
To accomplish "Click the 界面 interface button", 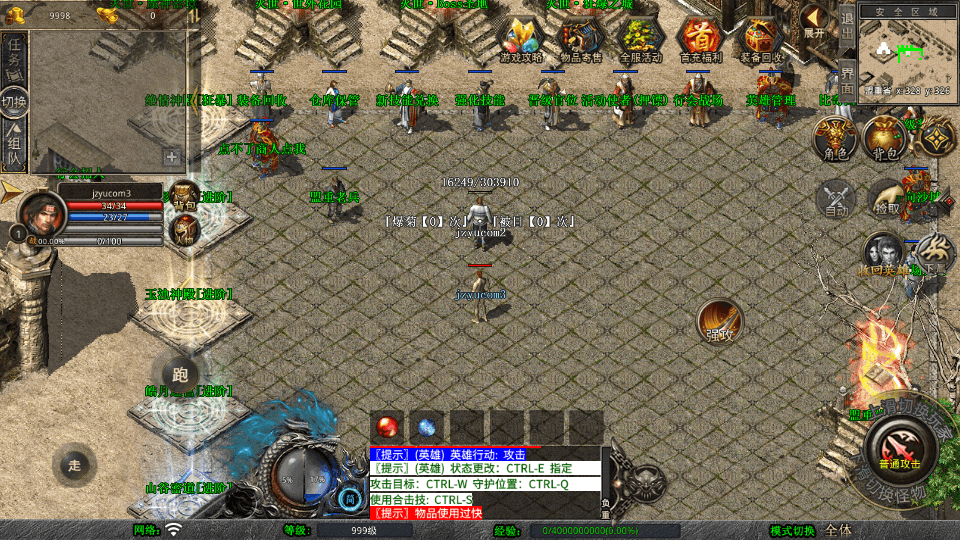I will click(x=847, y=79).
